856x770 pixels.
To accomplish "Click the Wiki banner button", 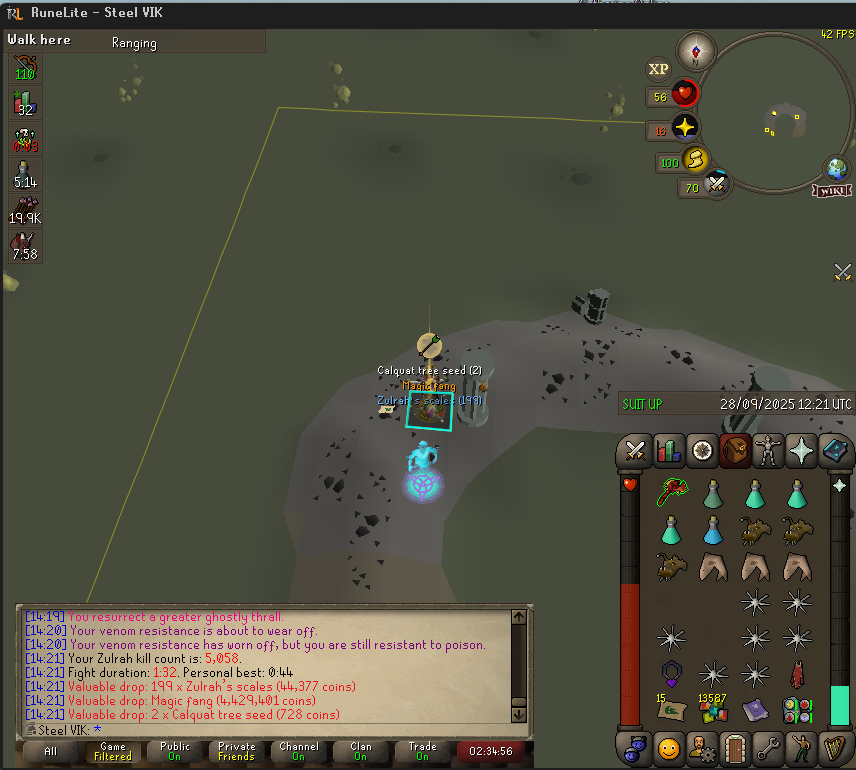I will click(x=832, y=190).
